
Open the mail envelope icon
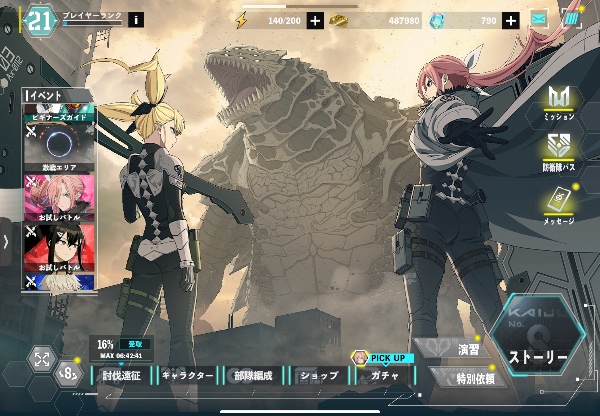click(540, 19)
